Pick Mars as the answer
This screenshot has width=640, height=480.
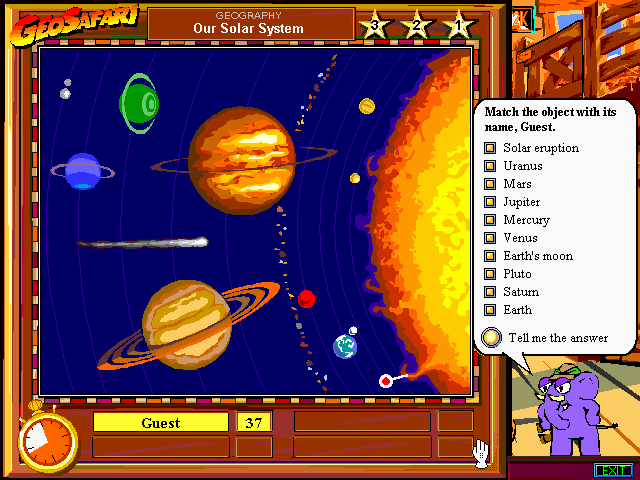click(490, 184)
